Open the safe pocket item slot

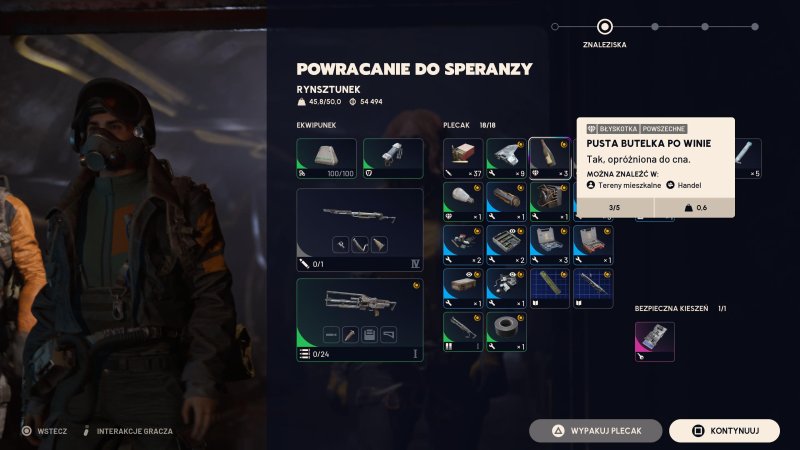pyautogui.click(x=655, y=341)
